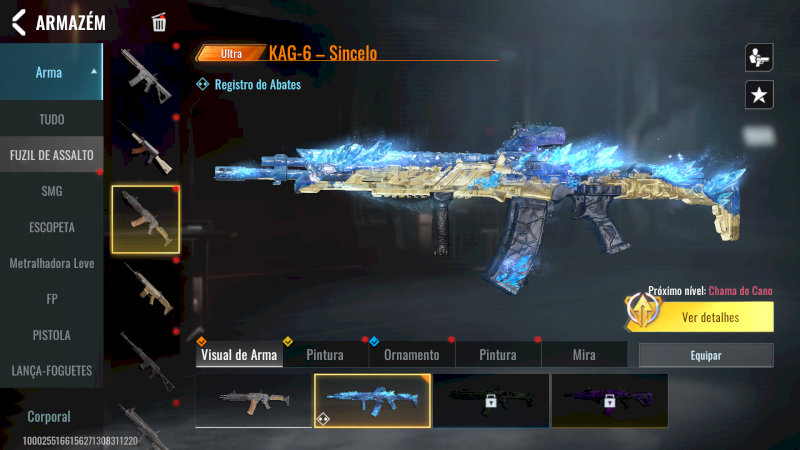Image resolution: width=800 pixels, height=450 pixels.
Task: Choose the FUZIL DE ASSALTO category
Action: coord(51,155)
